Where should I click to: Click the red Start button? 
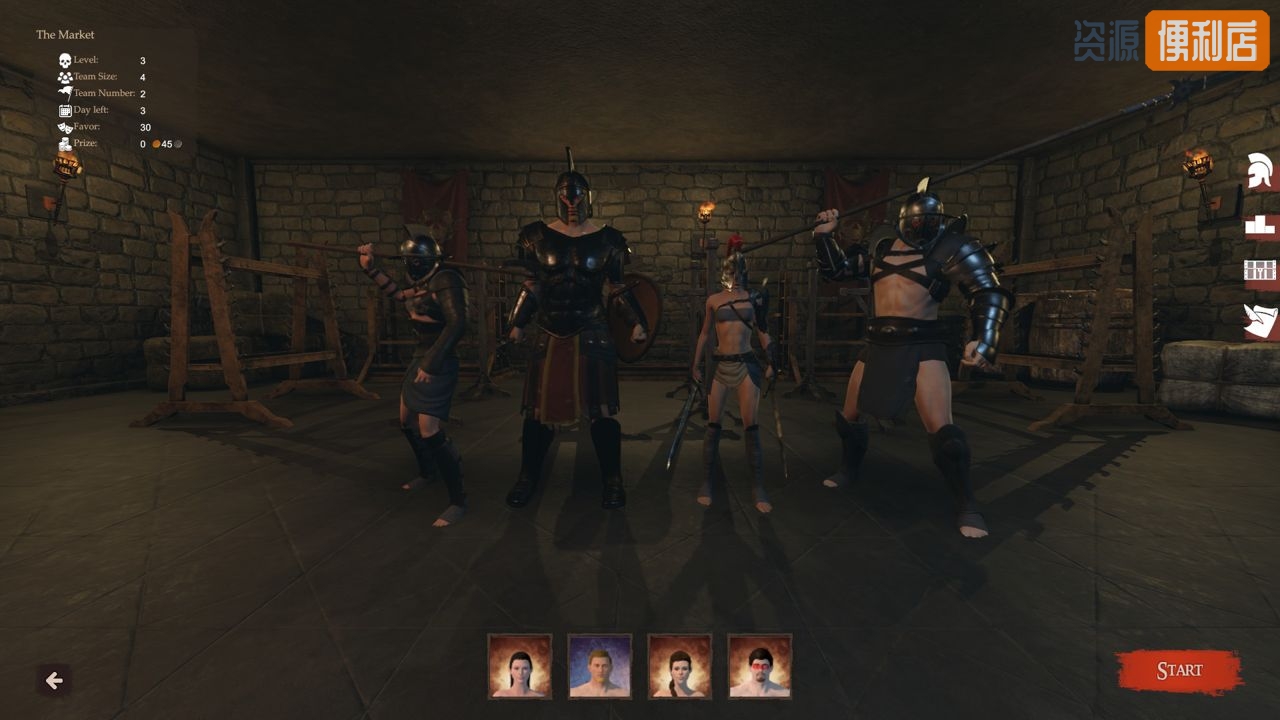pyautogui.click(x=1179, y=671)
